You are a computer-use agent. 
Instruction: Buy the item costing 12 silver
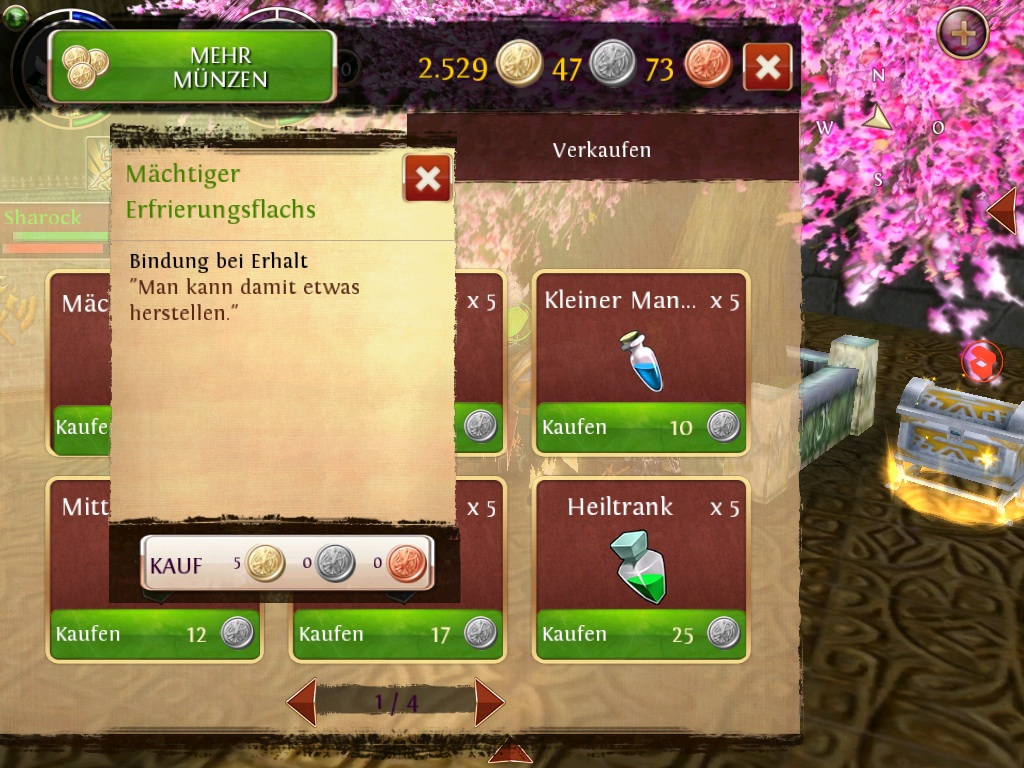click(x=155, y=634)
